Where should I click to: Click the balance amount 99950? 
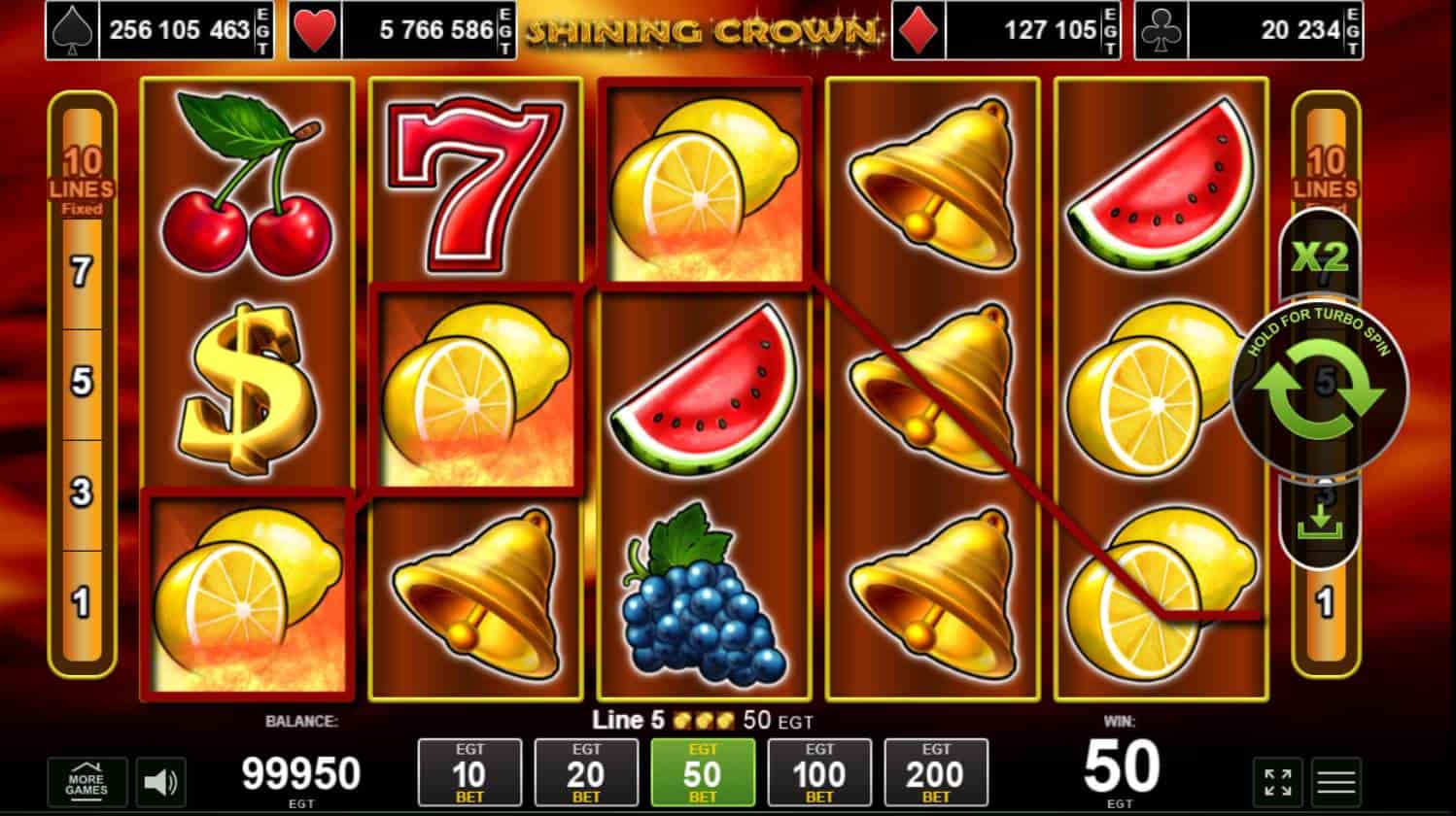pyautogui.click(x=301, y=772)
